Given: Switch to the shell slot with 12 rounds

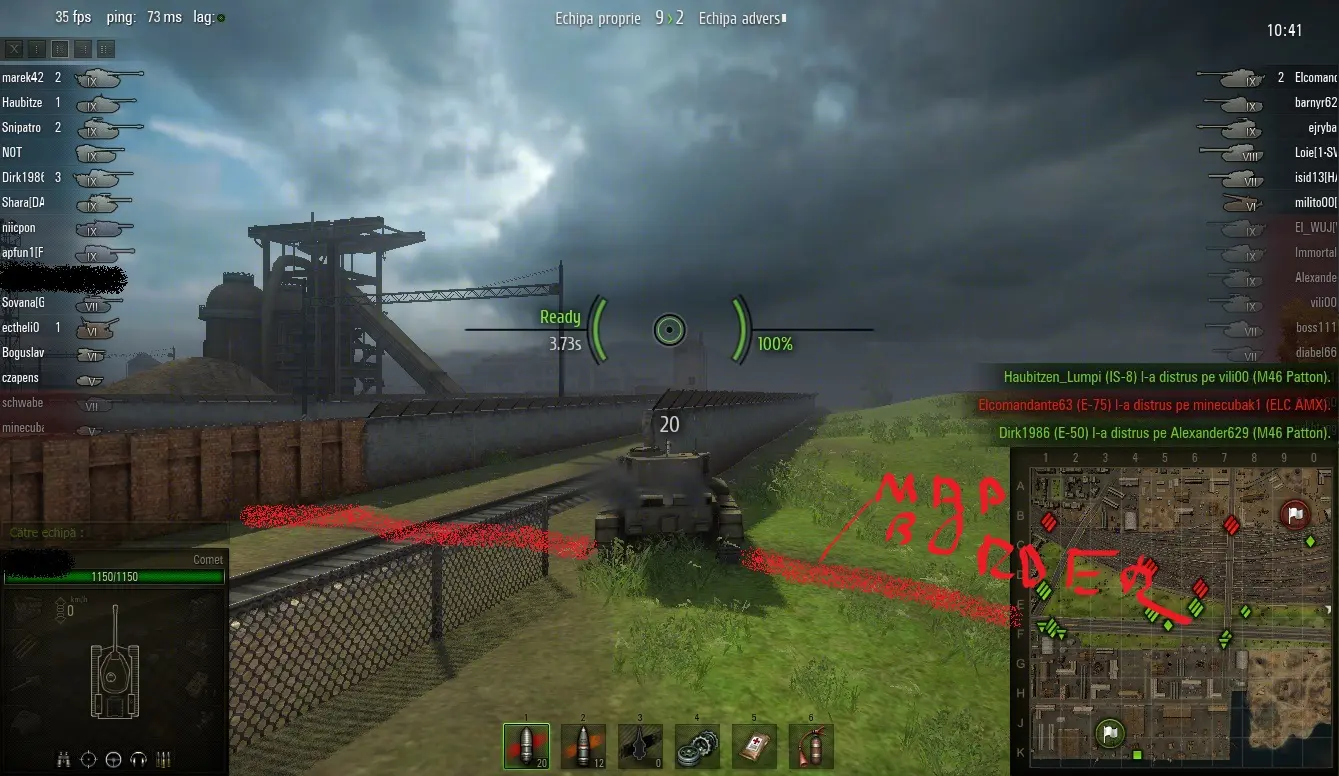Looking at the screenshot, I should 583,746.
